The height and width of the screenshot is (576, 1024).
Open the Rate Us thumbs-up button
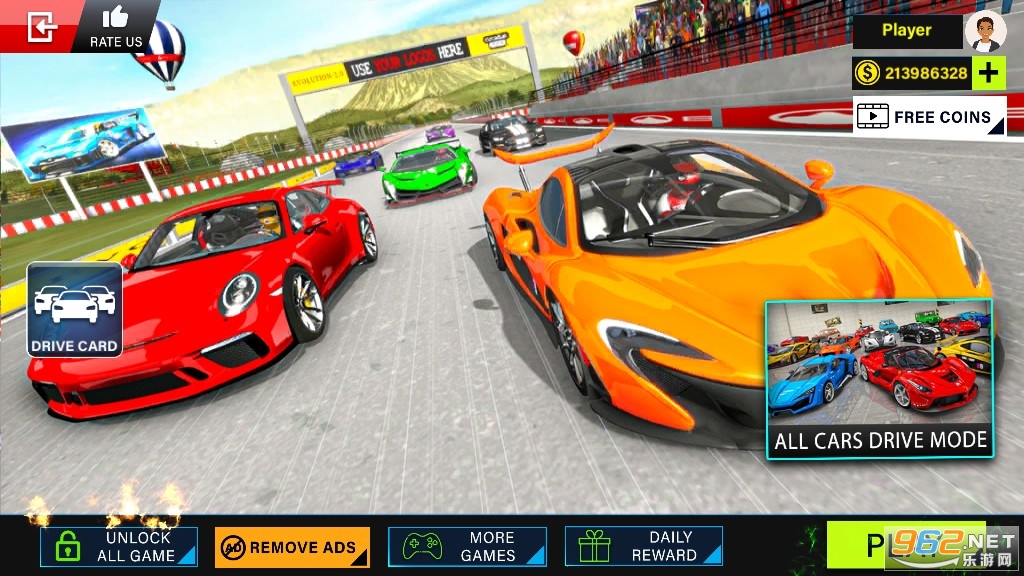pyautogui.click(x=116, y=26)
